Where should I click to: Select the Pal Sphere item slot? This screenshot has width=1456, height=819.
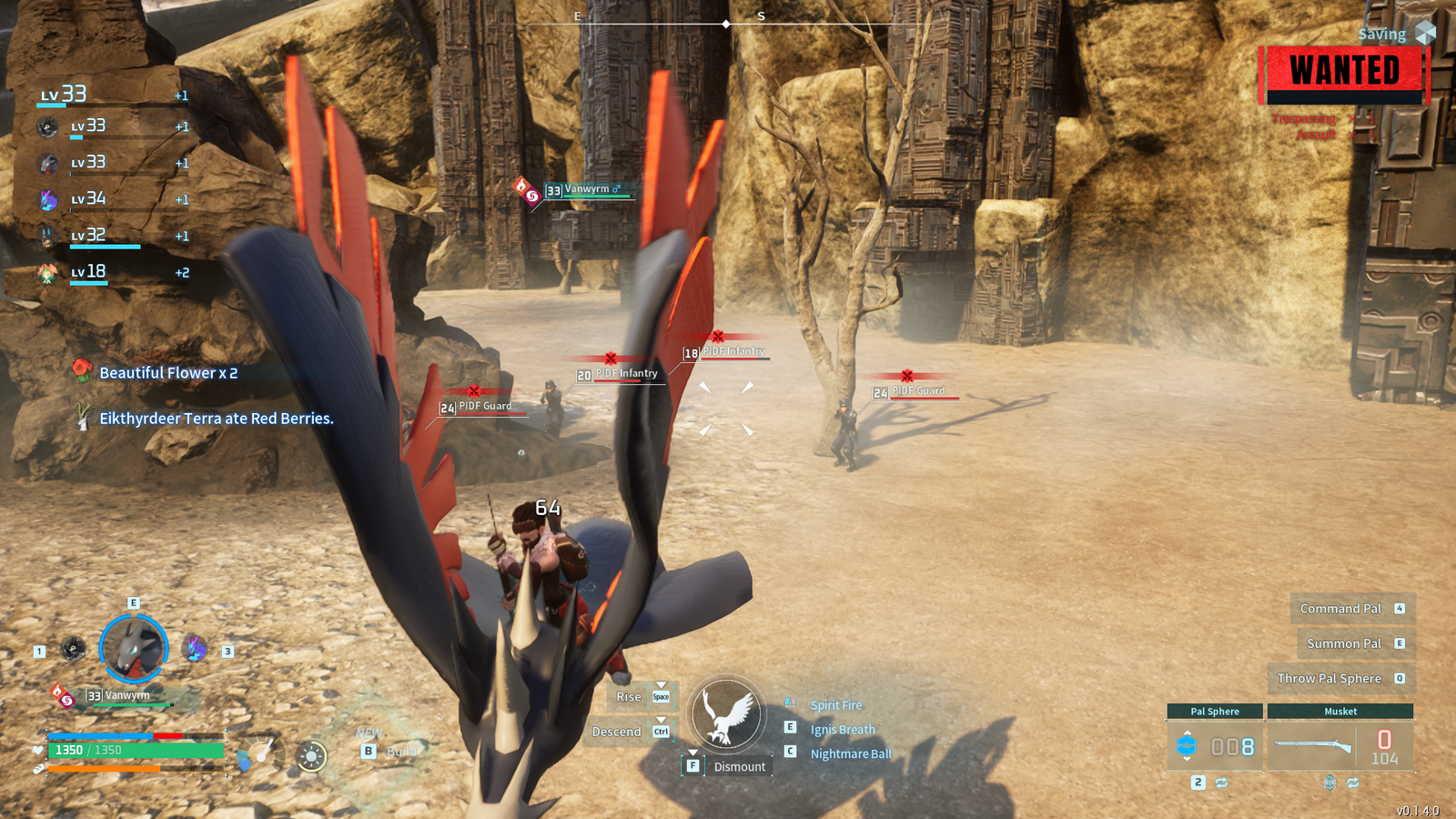[x=1215, y=746]
